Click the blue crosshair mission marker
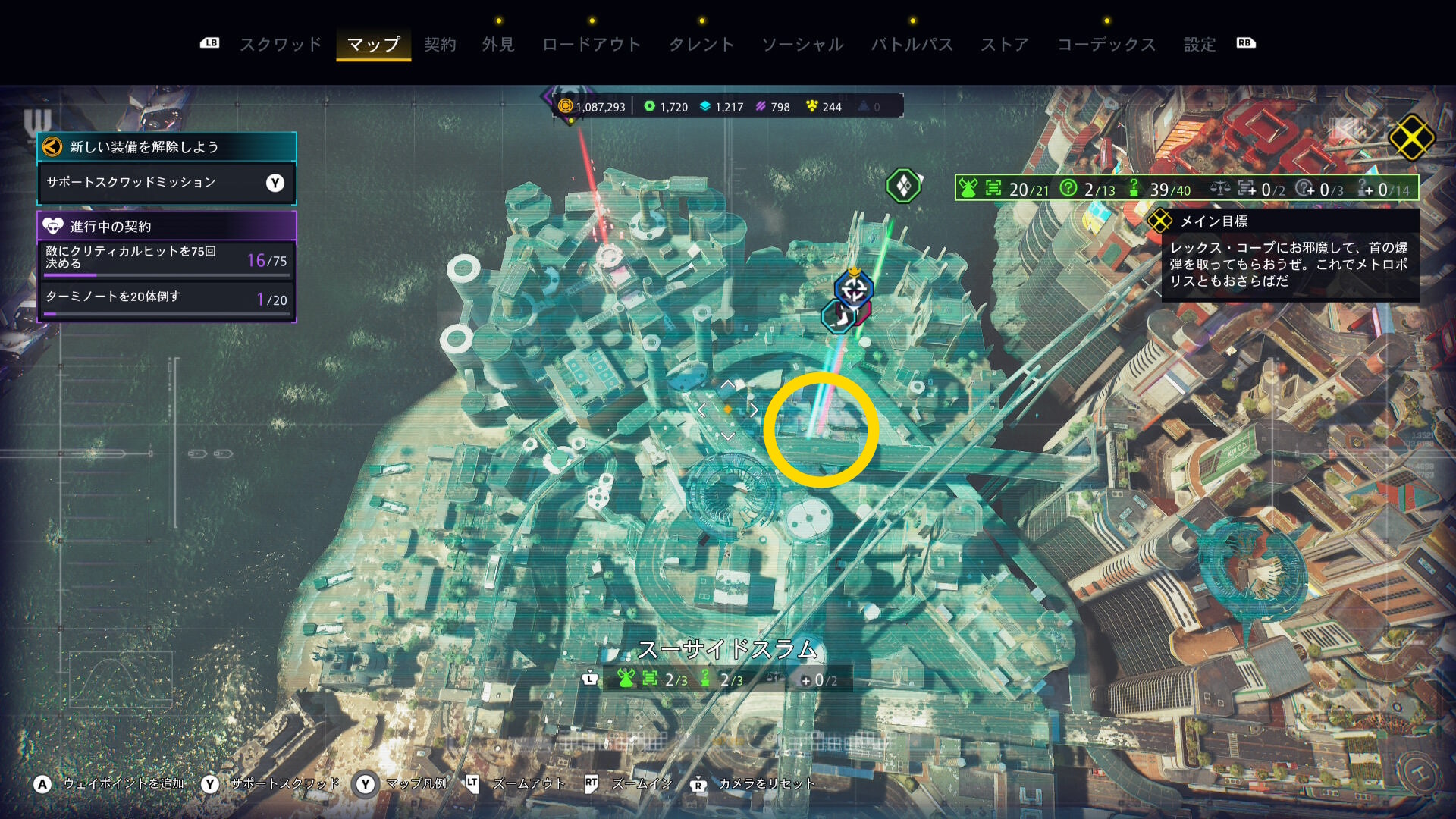 (x=854, y=289)
